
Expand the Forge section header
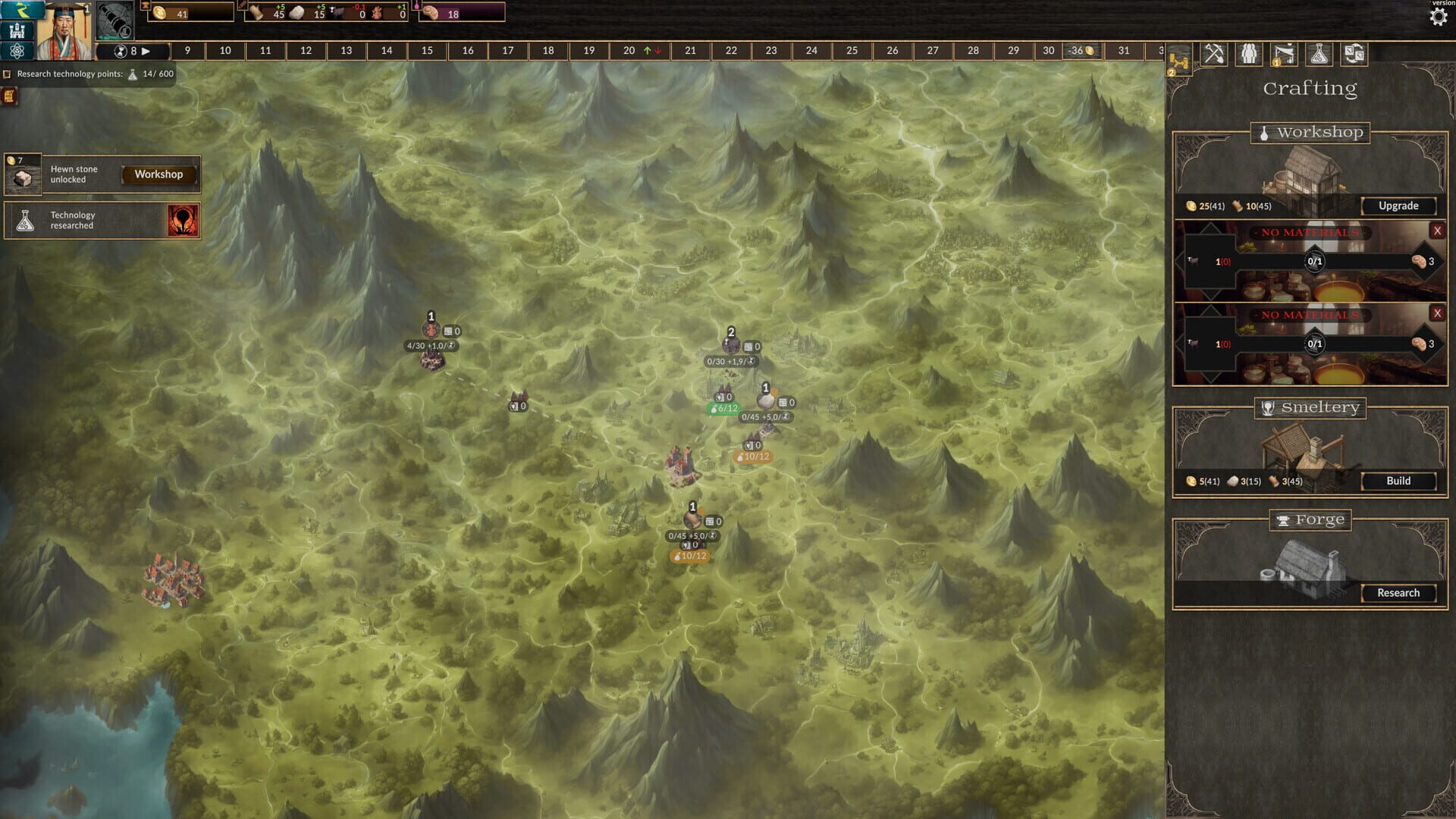click(1310, 519)
